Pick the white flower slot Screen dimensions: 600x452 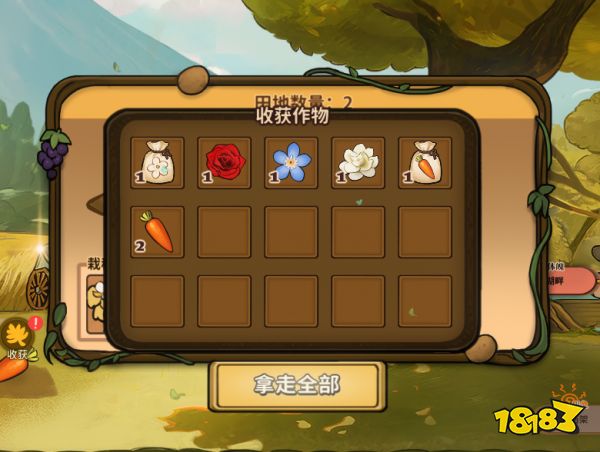[358, 162]
